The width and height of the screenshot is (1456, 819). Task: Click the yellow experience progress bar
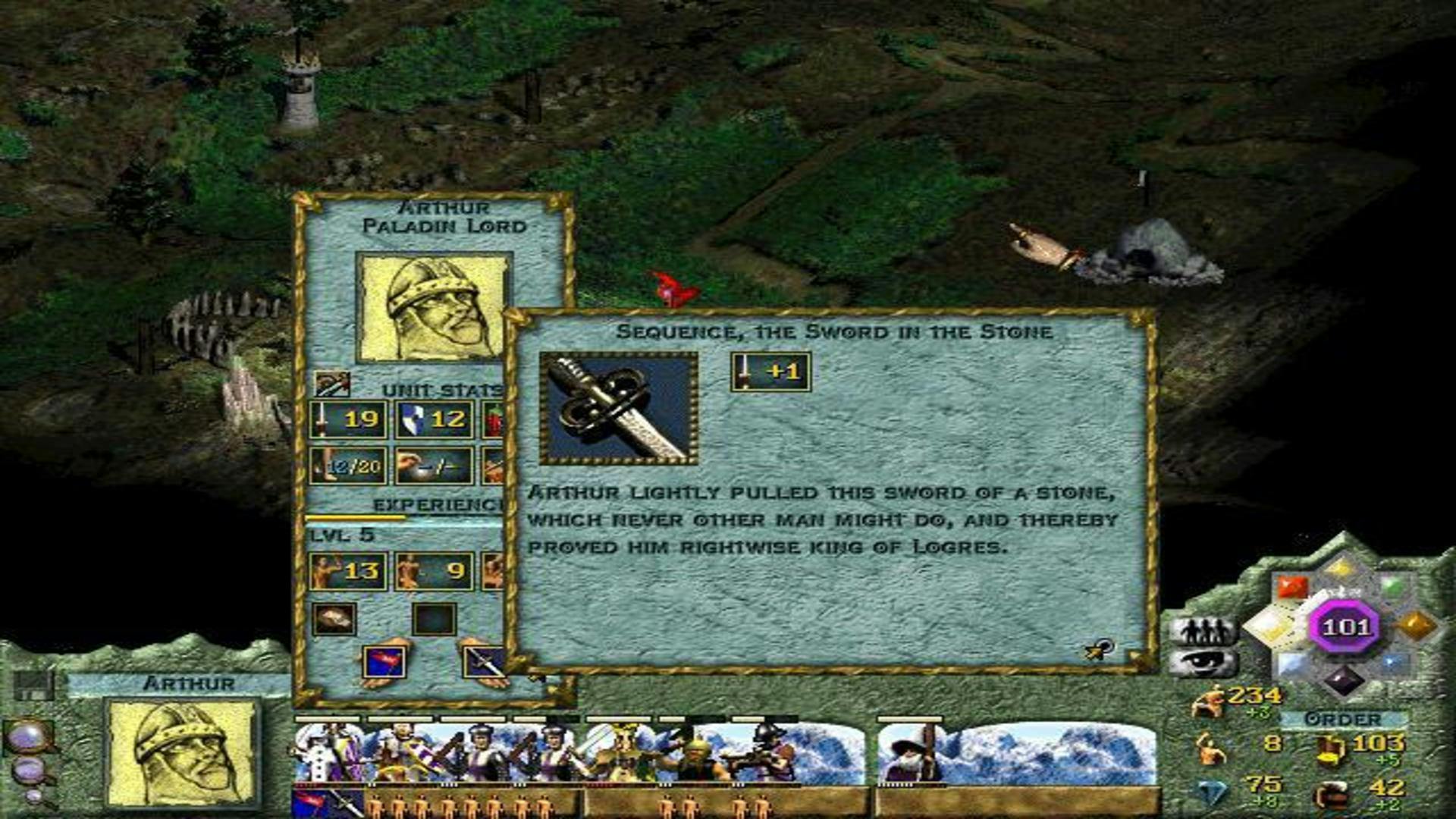click(355, 517)
